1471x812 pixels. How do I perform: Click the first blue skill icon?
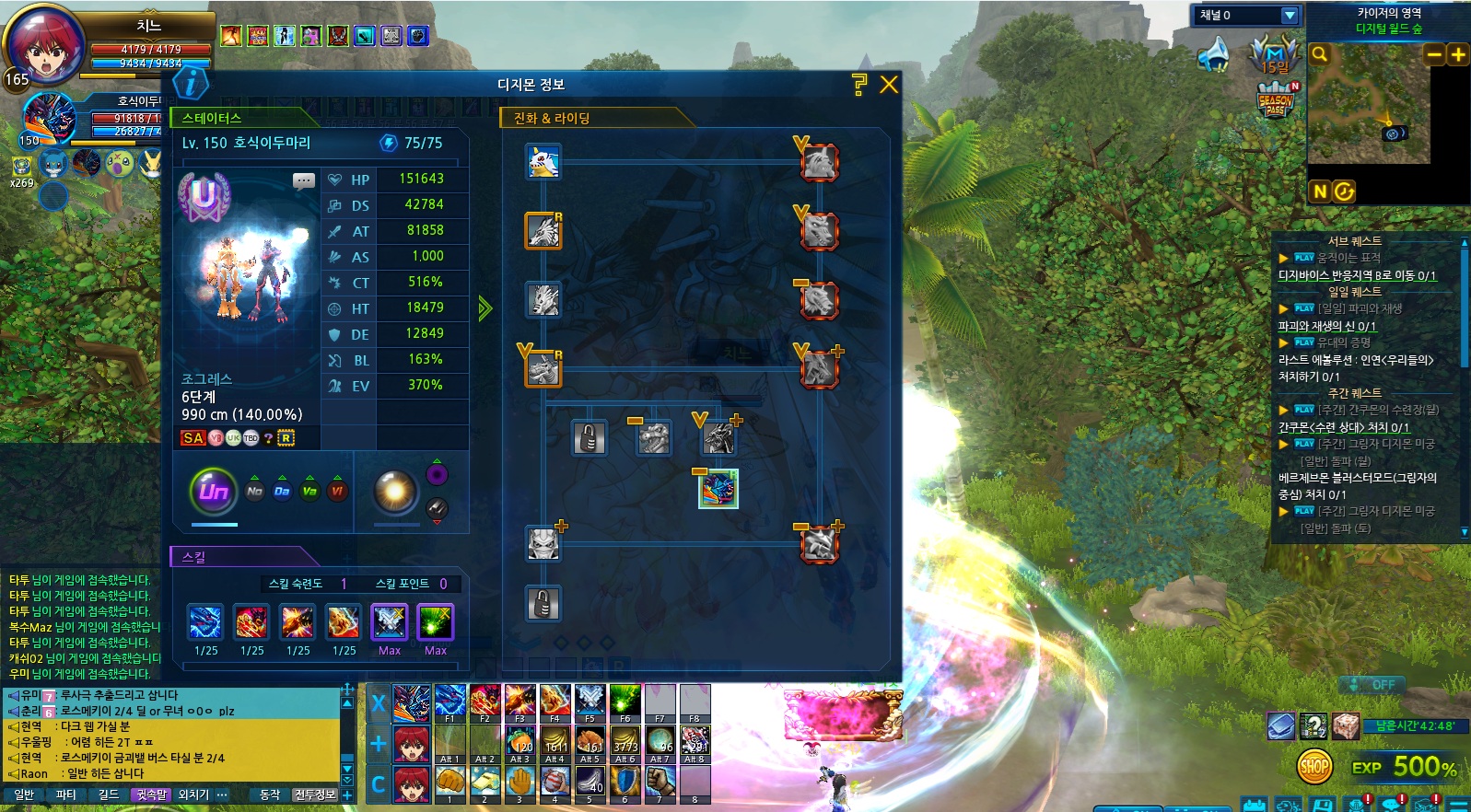205,622
